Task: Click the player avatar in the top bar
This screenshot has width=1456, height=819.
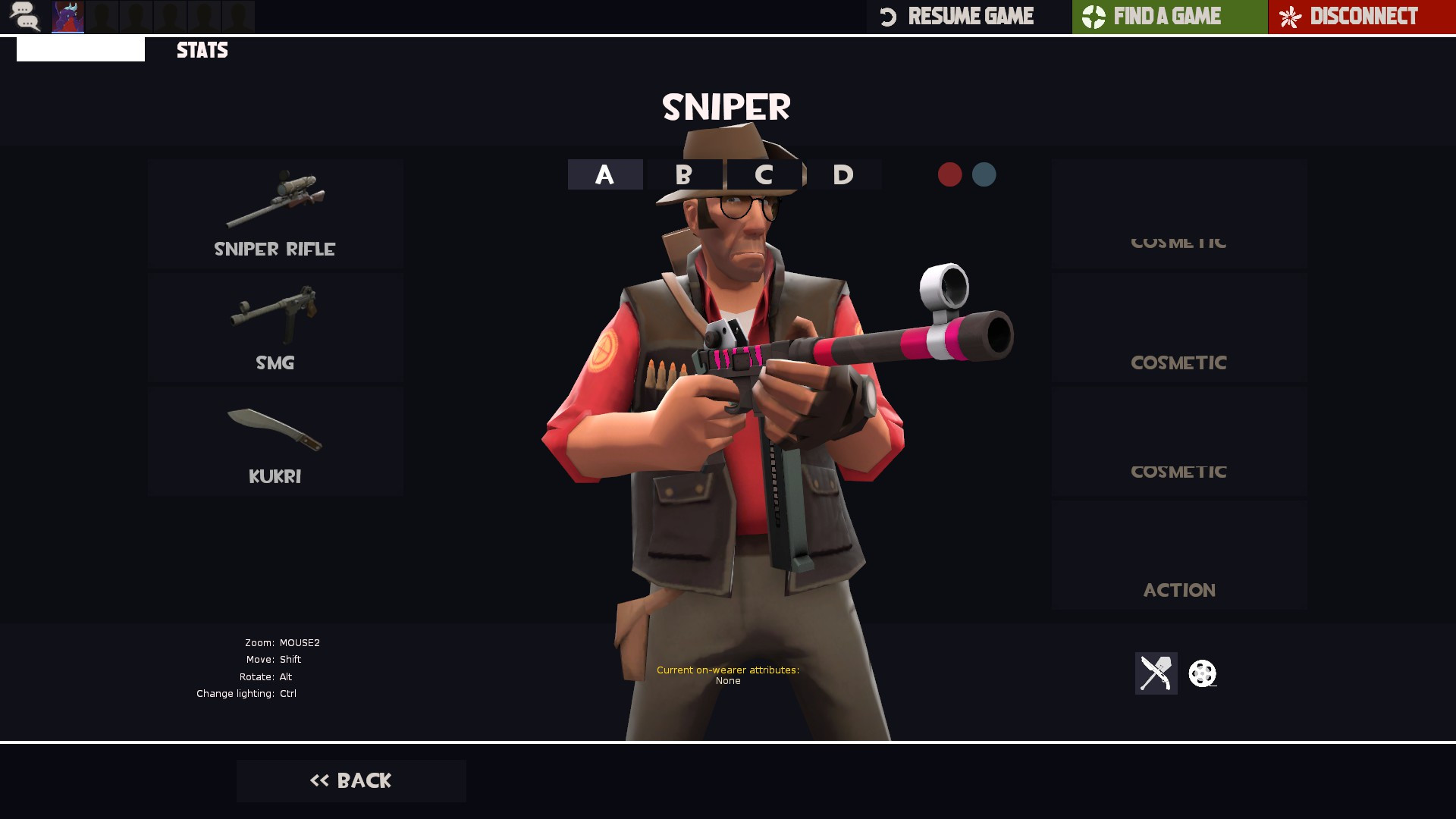Action: (x=68, y=17)
